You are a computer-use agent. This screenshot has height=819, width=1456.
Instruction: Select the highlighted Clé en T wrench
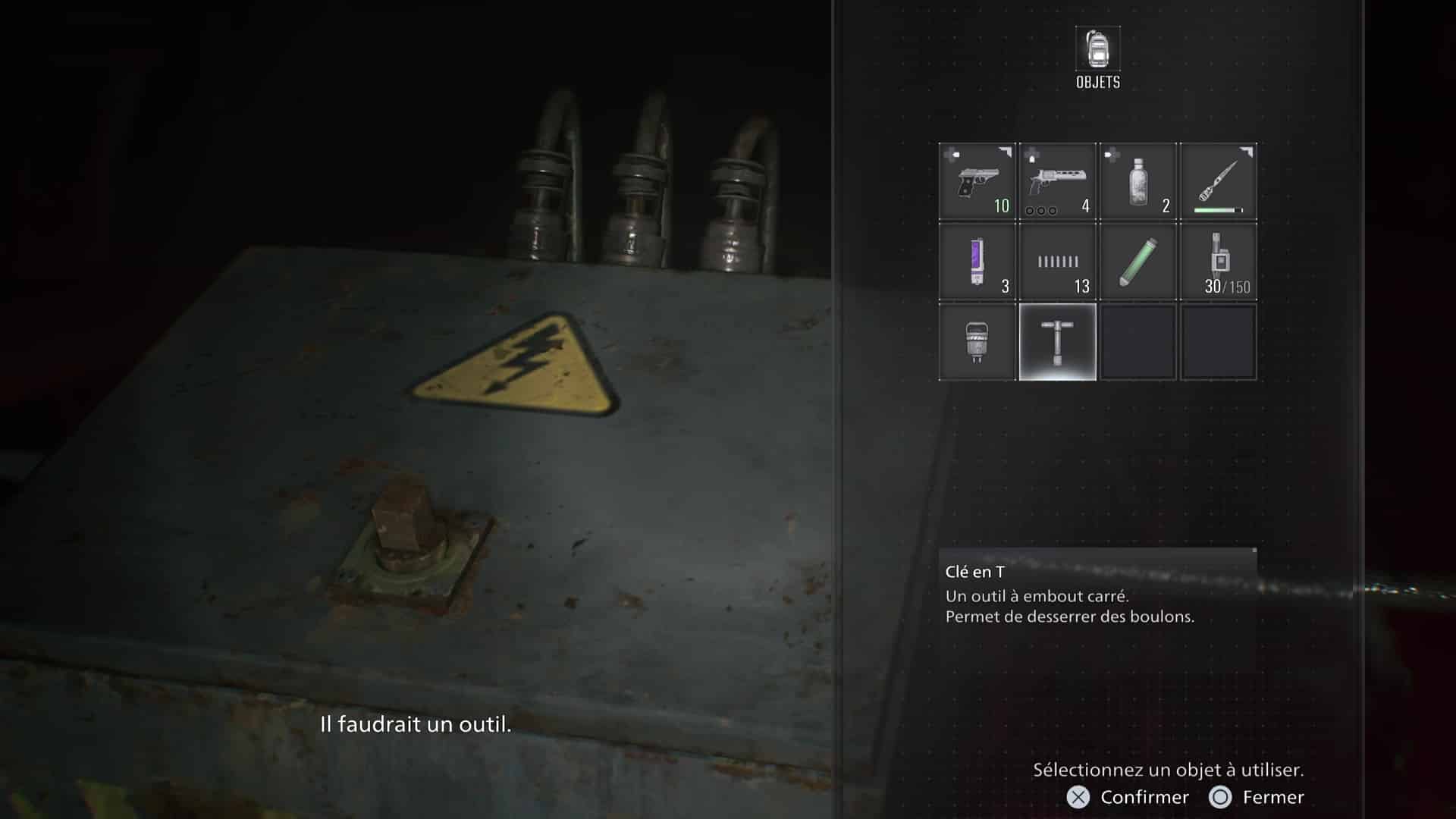[1057, 343]
